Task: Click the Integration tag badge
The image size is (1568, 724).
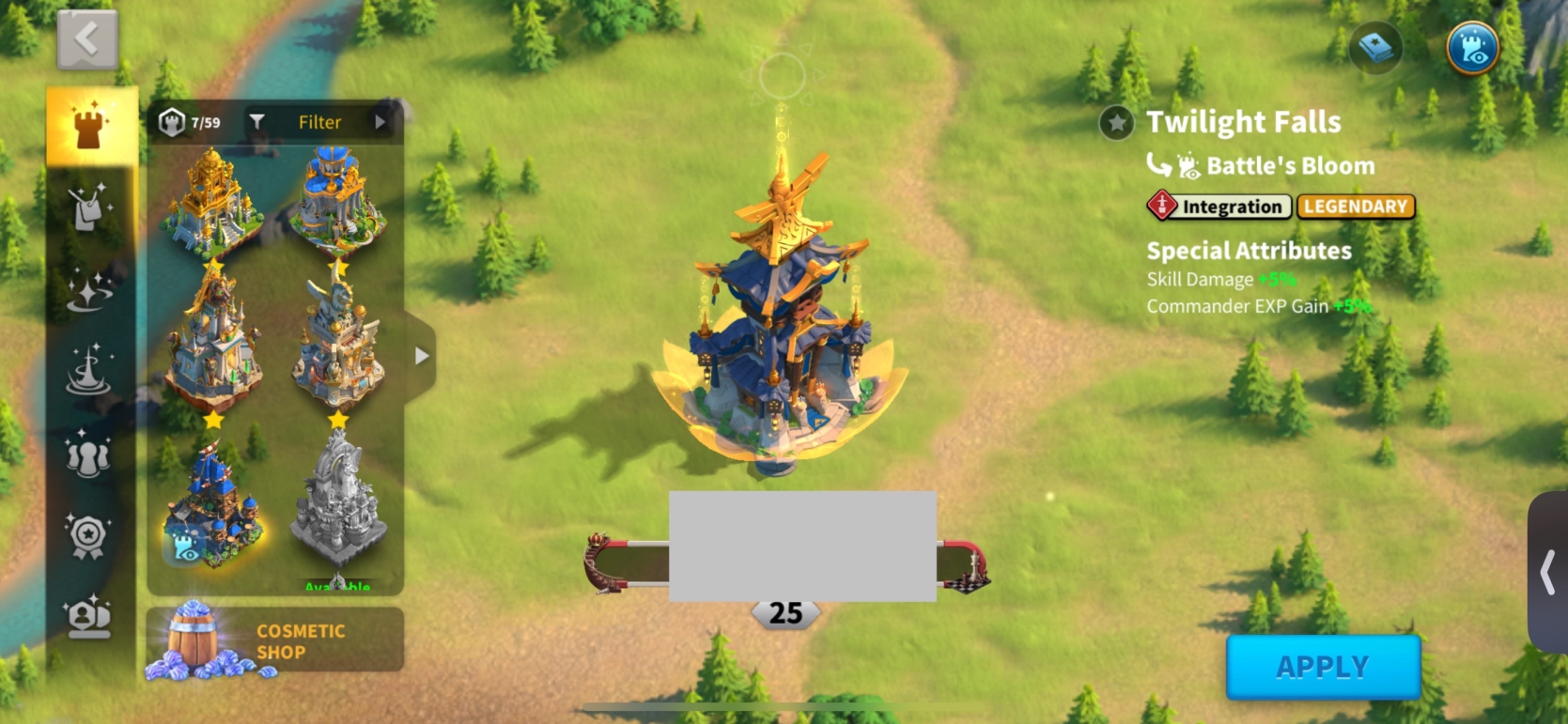Action: [1219, 207]
